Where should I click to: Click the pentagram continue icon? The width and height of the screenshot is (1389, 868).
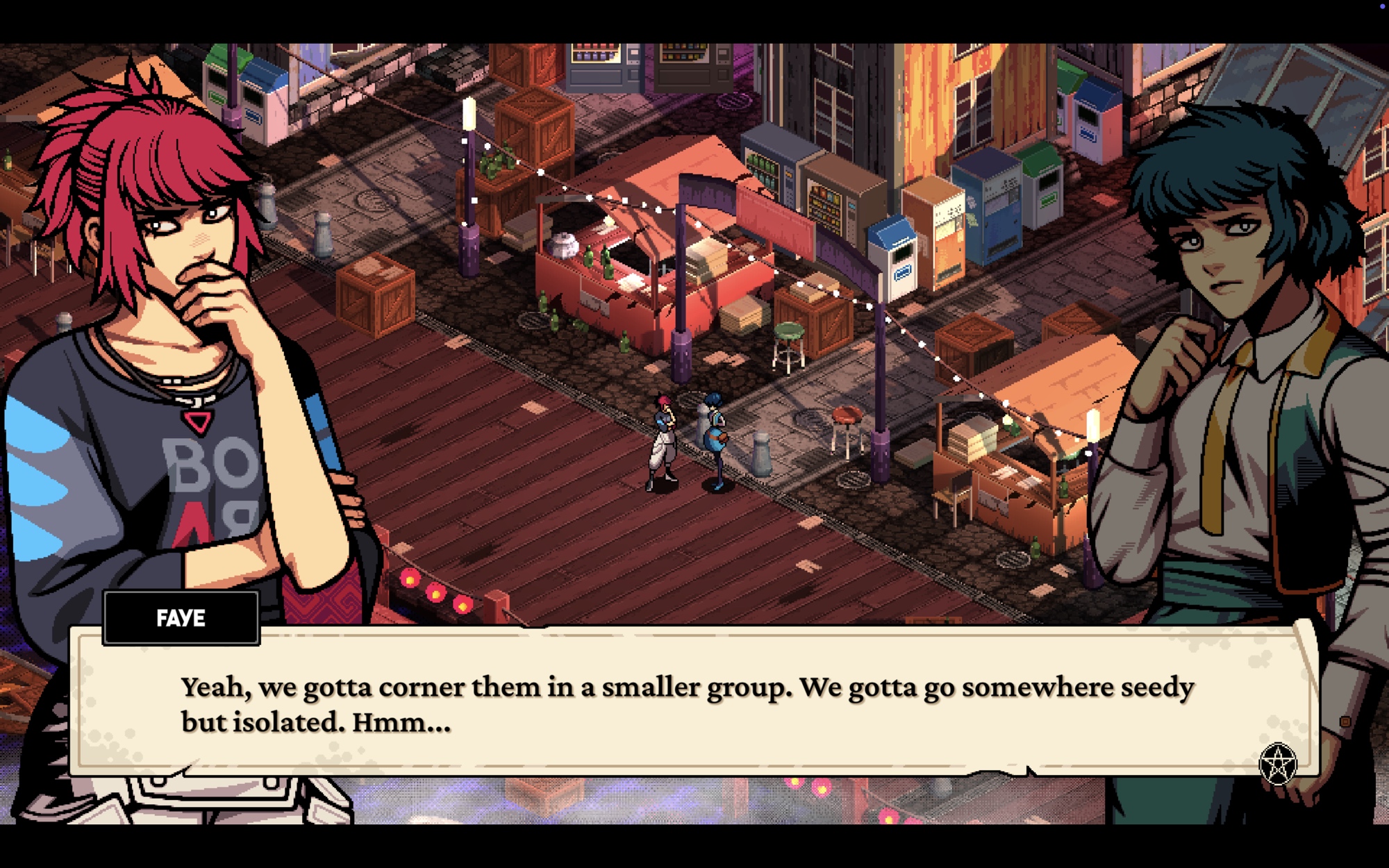coord(1277,764)
